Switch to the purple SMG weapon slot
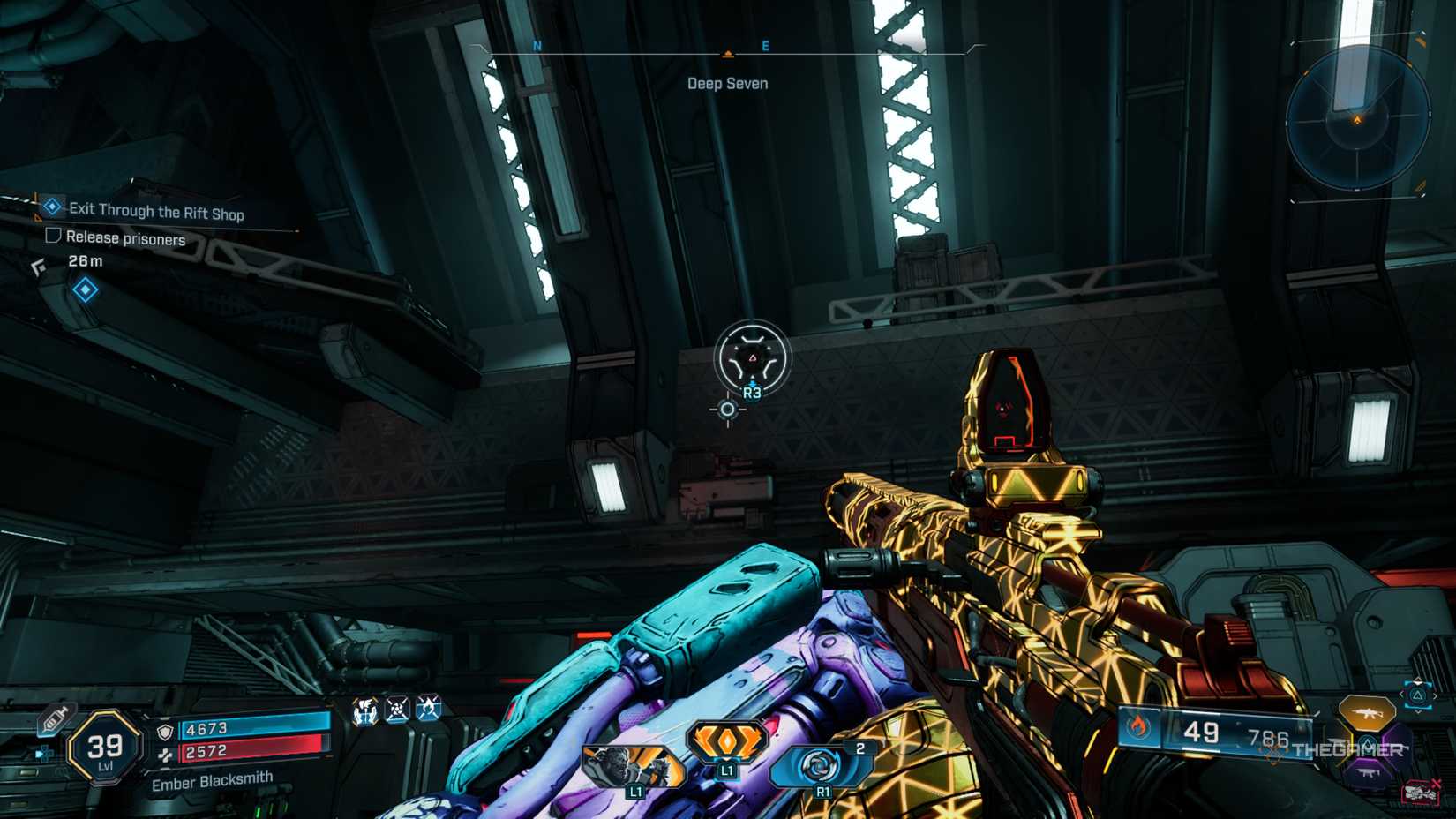Image resolution: width=1456 pixels, height=819 pixels. pyautogui.click(x=1367, y=771)
